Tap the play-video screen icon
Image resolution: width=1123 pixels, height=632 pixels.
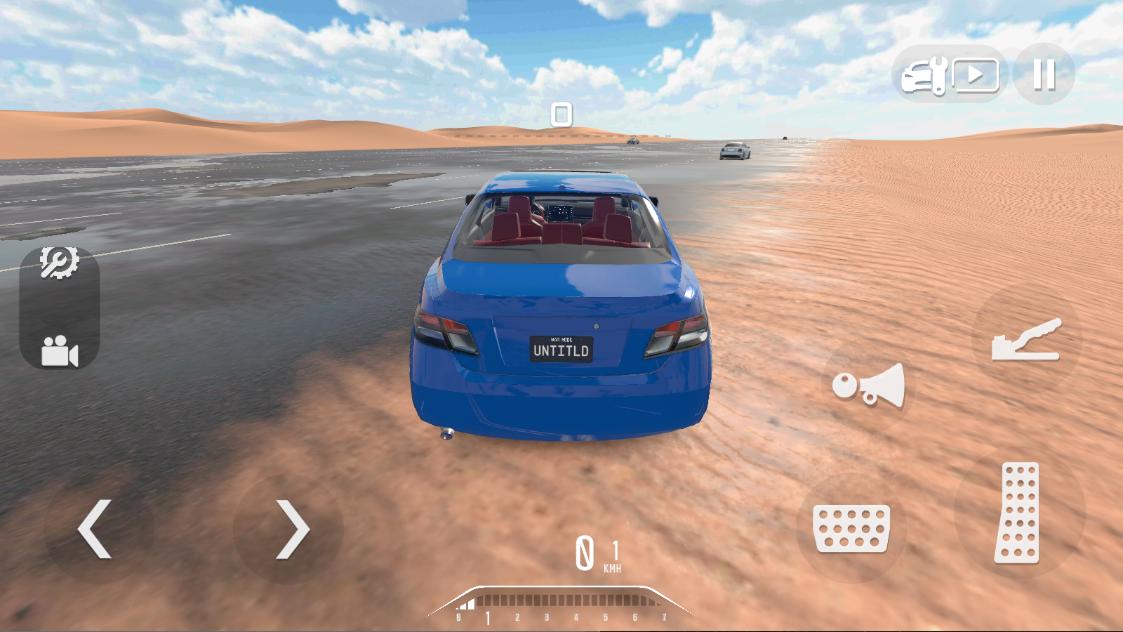tap(975, 76)
